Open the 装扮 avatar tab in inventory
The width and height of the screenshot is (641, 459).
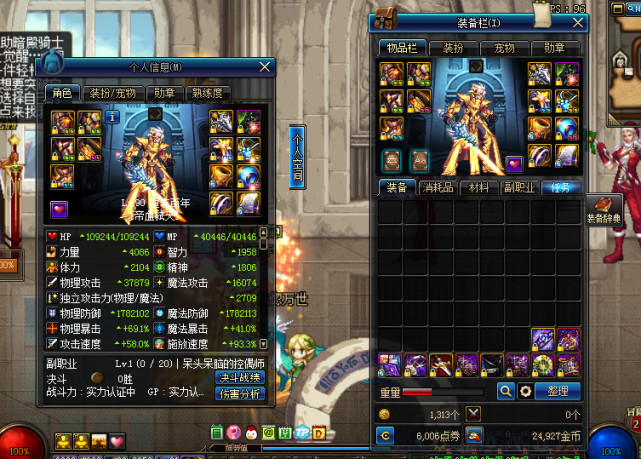click(453, 47)
